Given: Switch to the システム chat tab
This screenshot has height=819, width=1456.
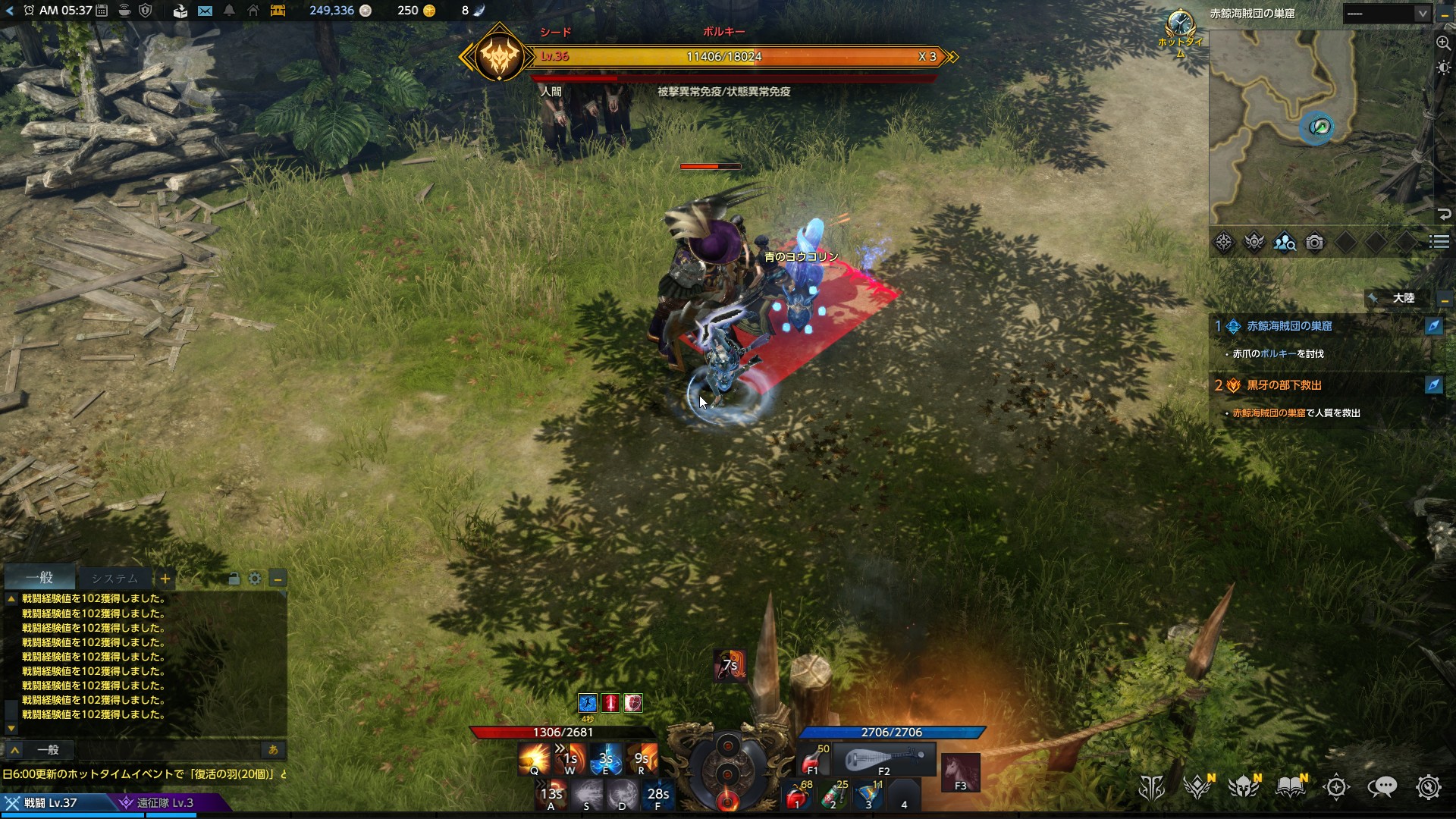Looking at the screenshot, I should coord(115,579).
